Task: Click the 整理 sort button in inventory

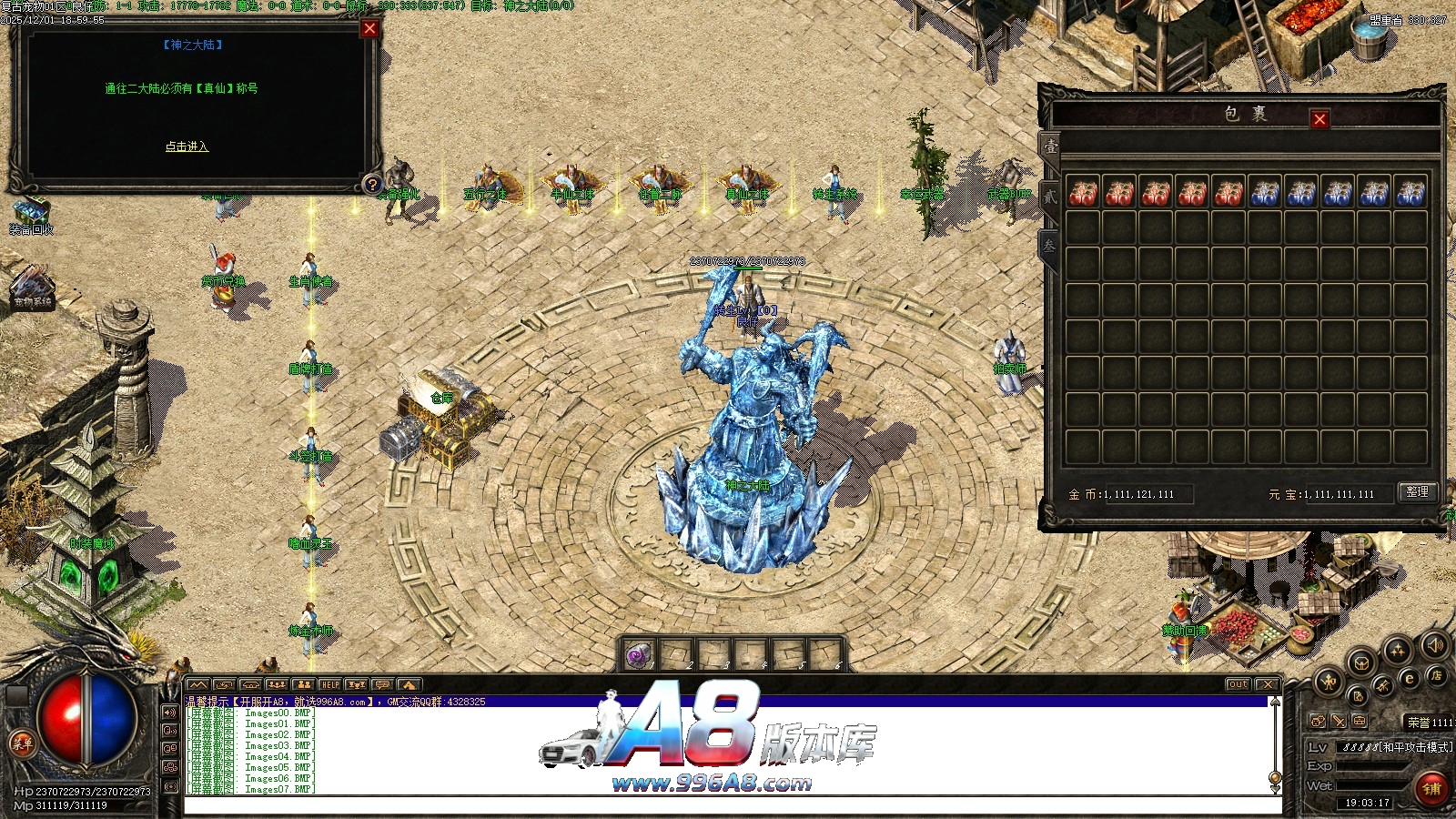Action: click(x=1417, y=492)
